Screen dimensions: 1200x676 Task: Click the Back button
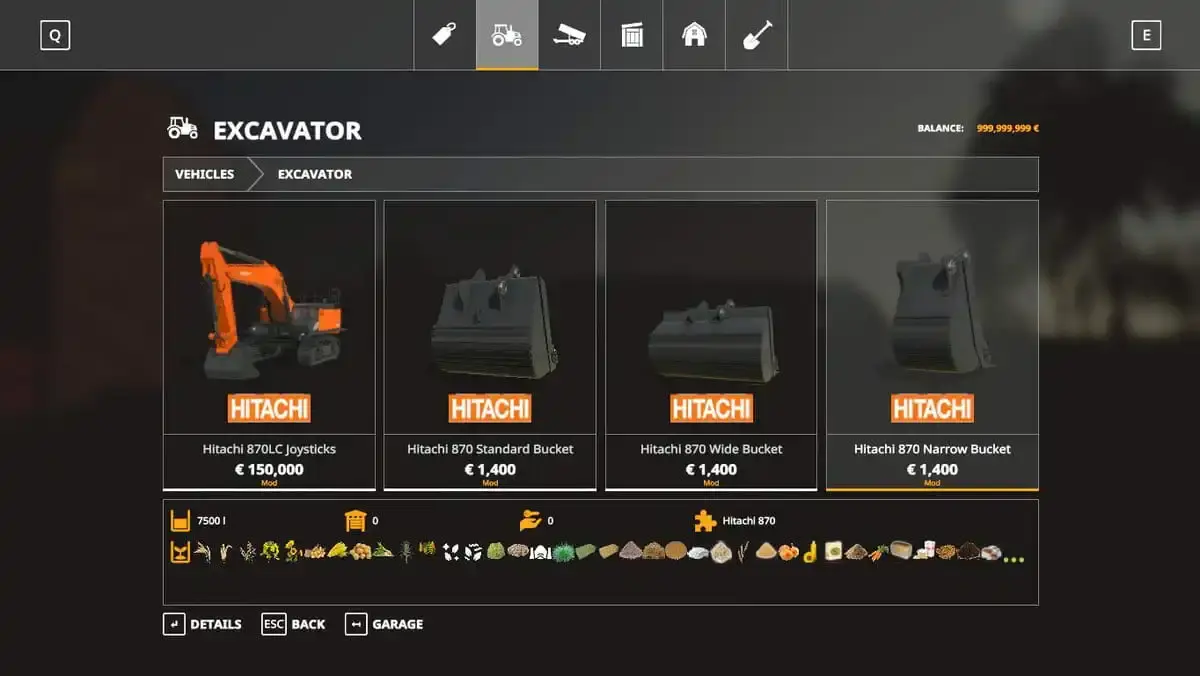click(x=294, y=624)
